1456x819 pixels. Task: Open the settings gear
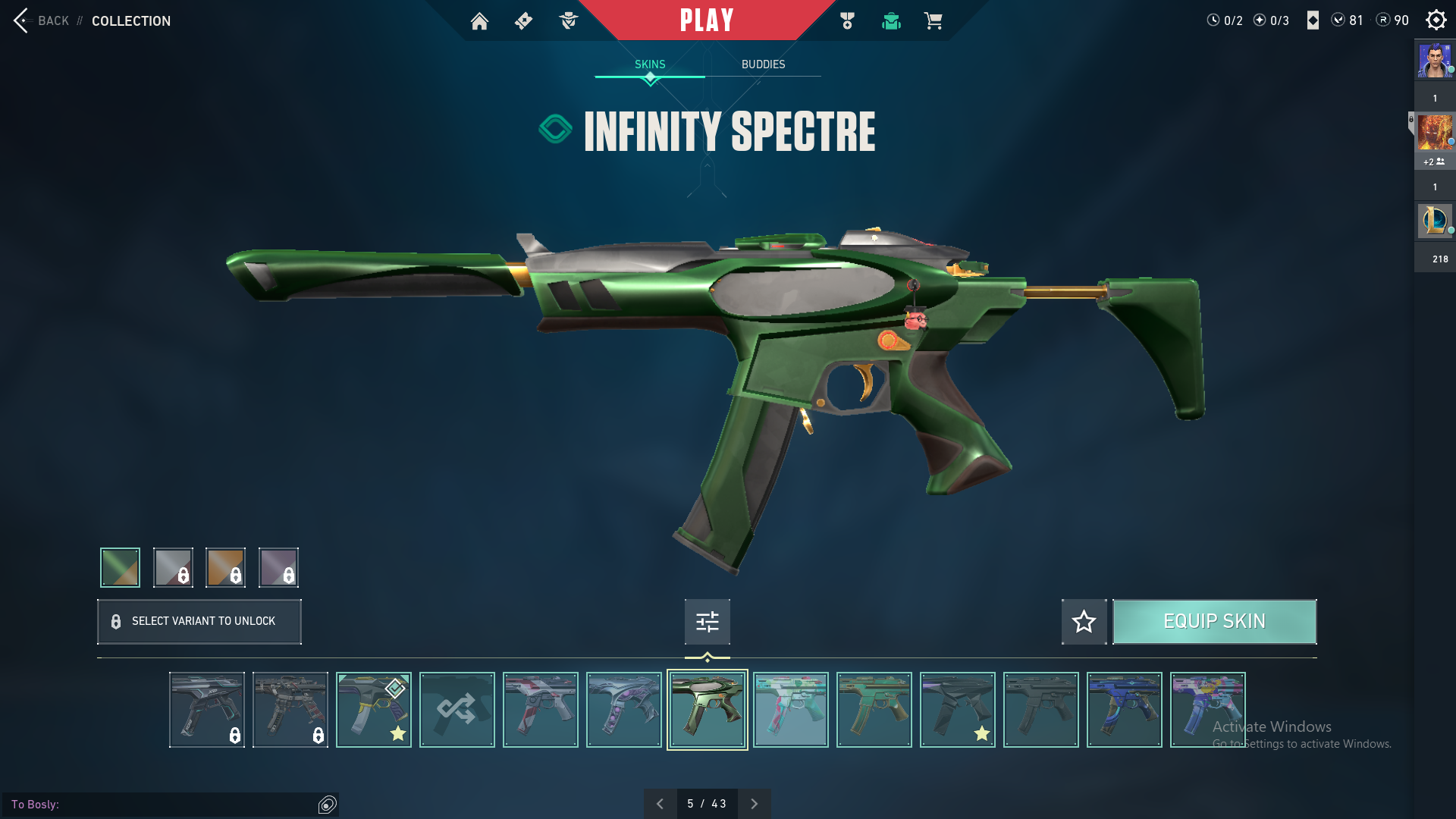tap(1436, 20)
